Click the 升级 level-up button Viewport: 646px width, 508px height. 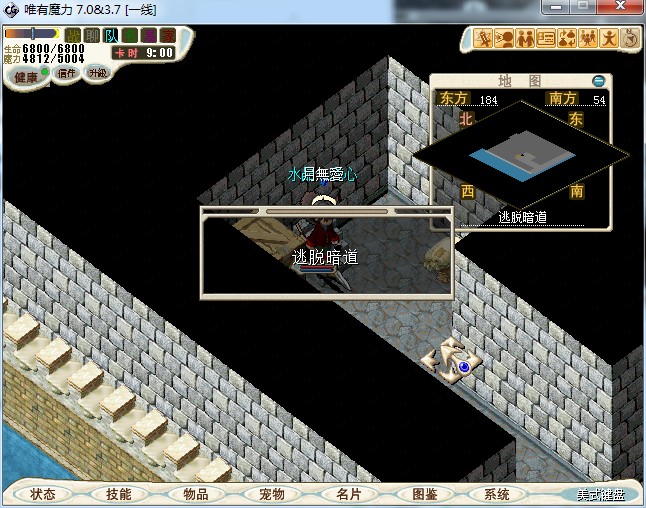pyautogui.click(x=97, y=73)
